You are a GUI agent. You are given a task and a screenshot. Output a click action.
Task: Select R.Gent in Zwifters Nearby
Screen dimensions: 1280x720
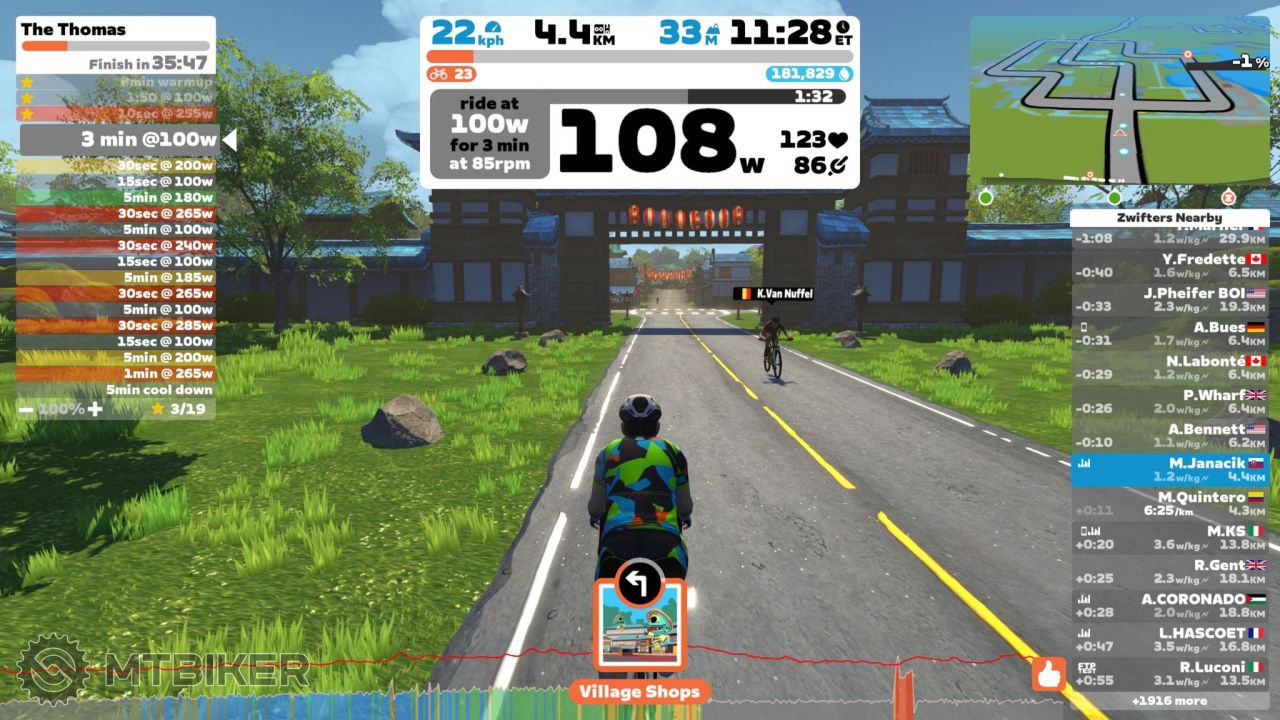[x=1169, y=571]
